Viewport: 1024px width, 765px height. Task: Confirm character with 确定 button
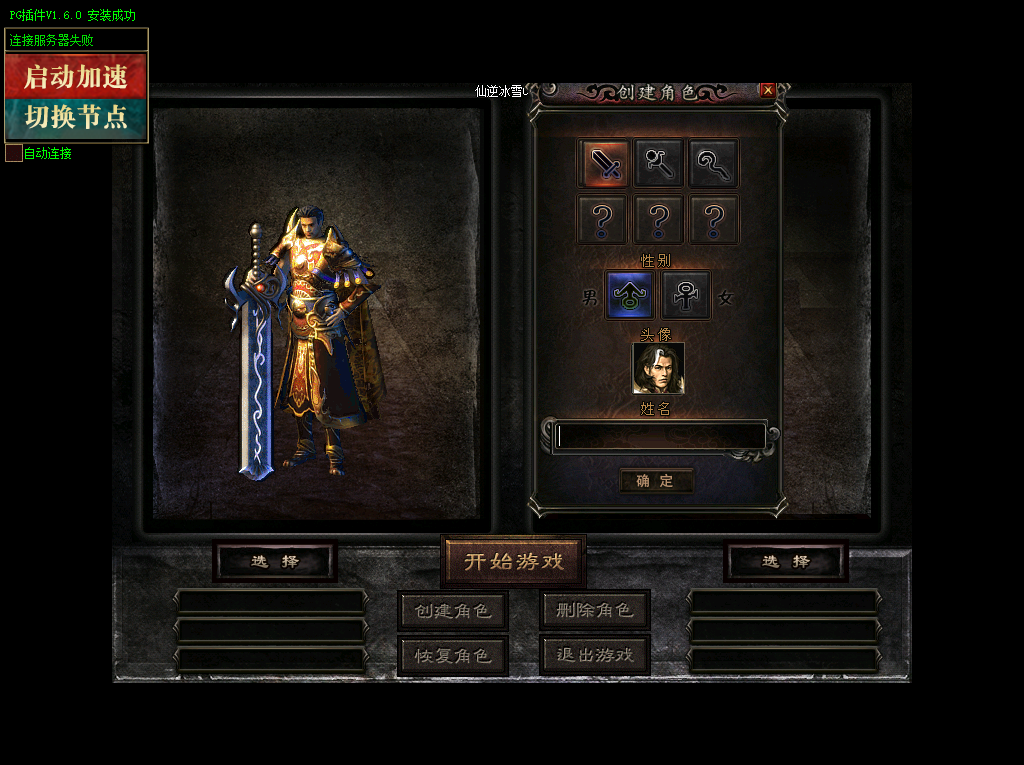656,481
